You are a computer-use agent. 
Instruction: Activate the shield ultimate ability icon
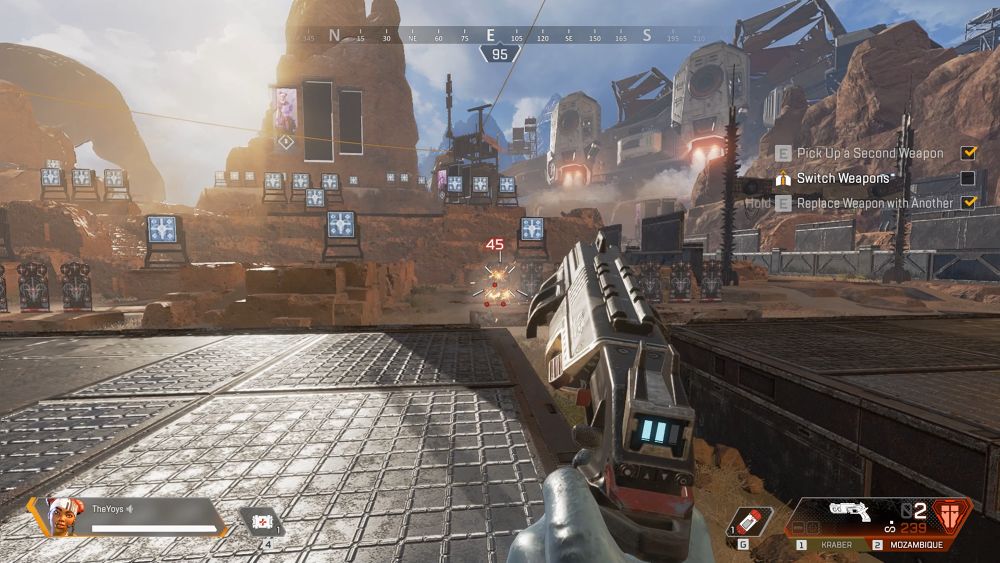[952, 516]
